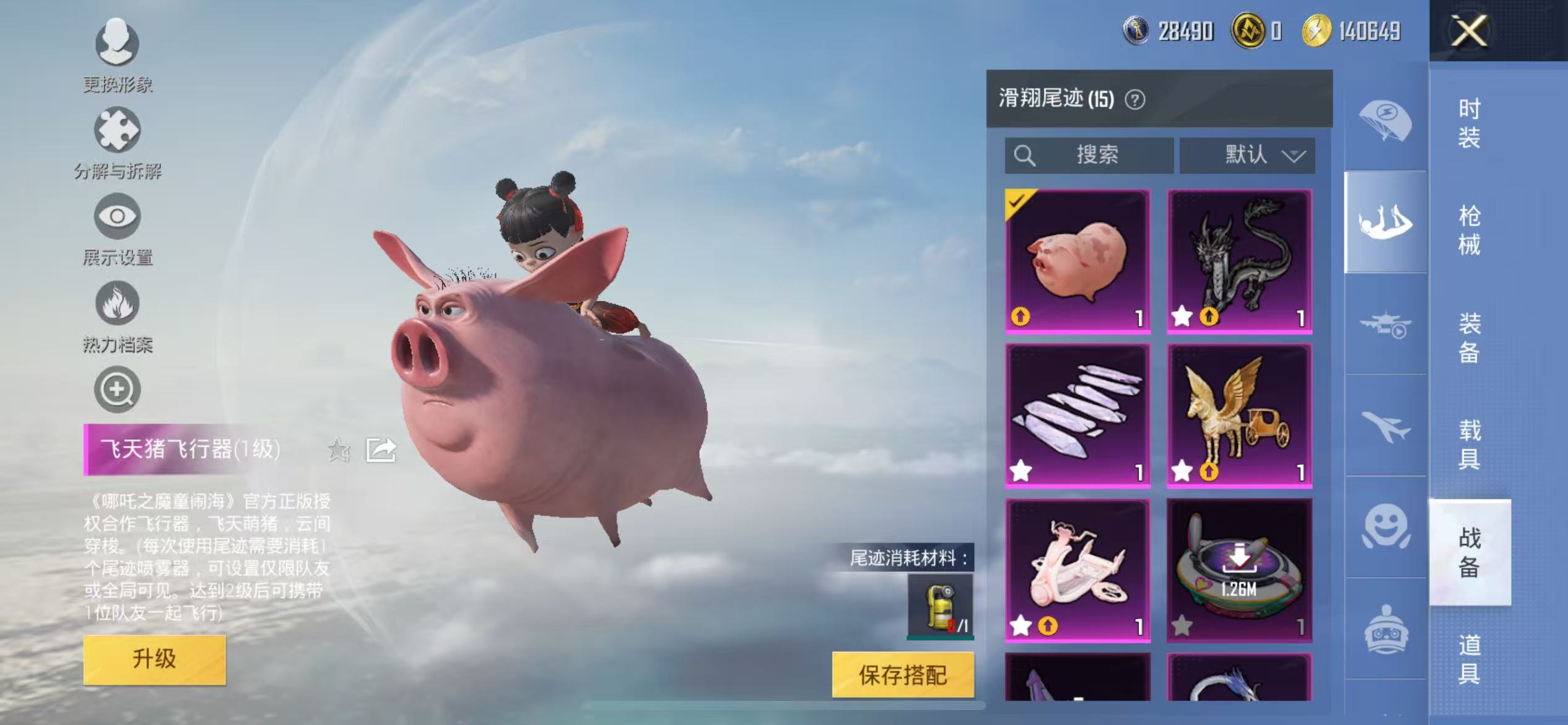Favorite the flying pig with star icon
Viewport: 1568px width, 725px height.
pyautogui.click(x=339, y=450)
